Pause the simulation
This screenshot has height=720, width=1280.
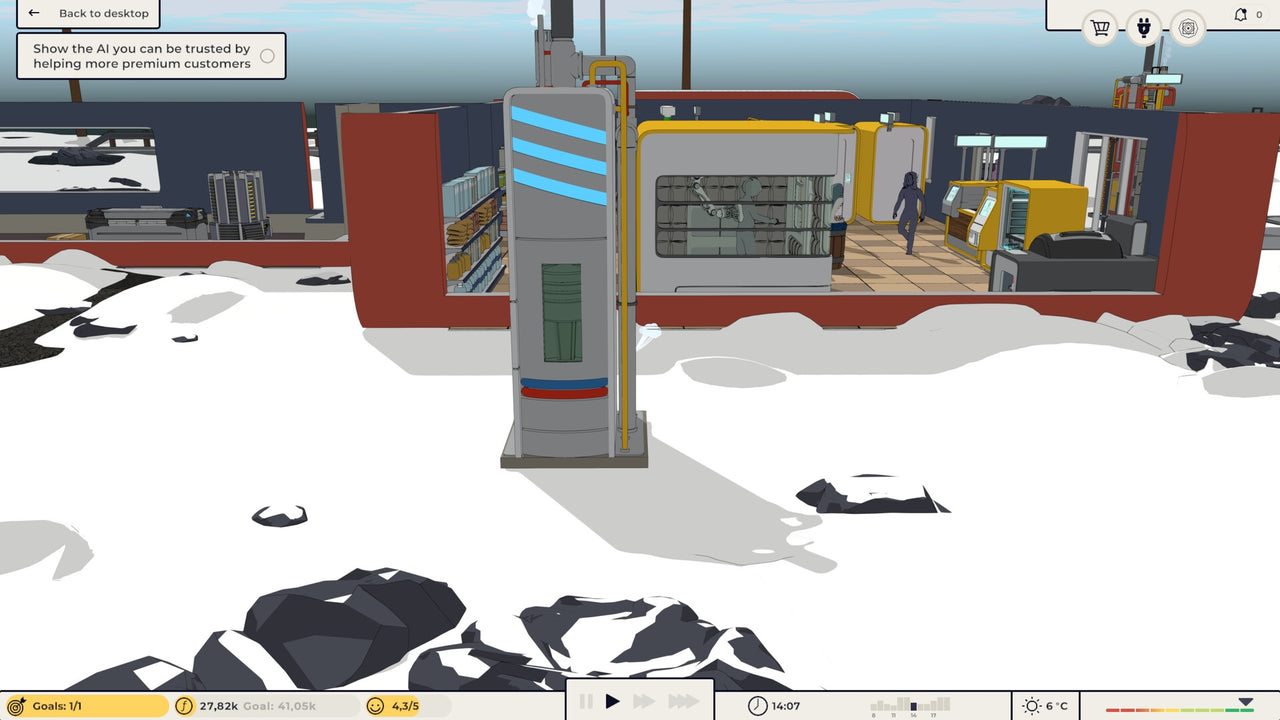(x=585, y=702)
